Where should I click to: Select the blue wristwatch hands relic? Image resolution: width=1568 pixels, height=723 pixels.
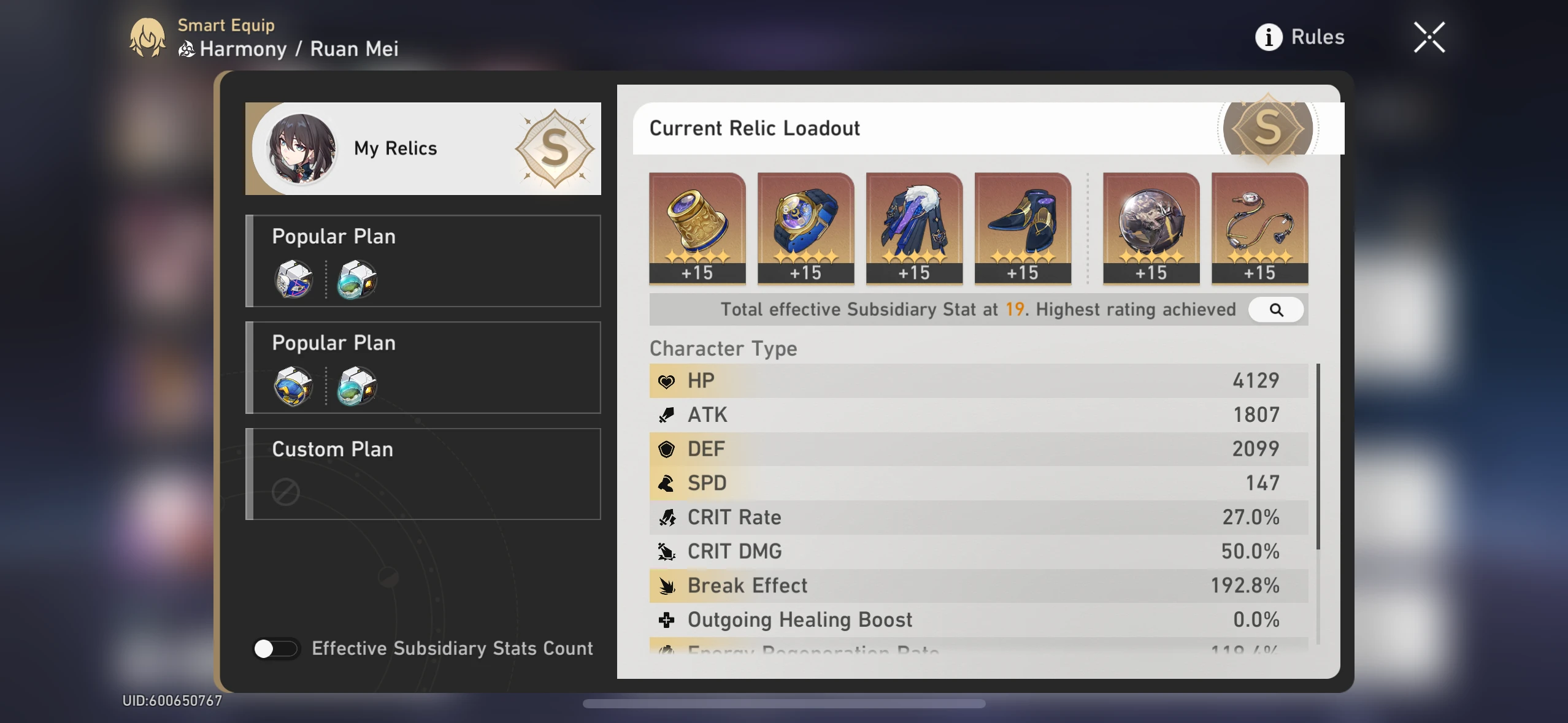click(x=805, y=227)
